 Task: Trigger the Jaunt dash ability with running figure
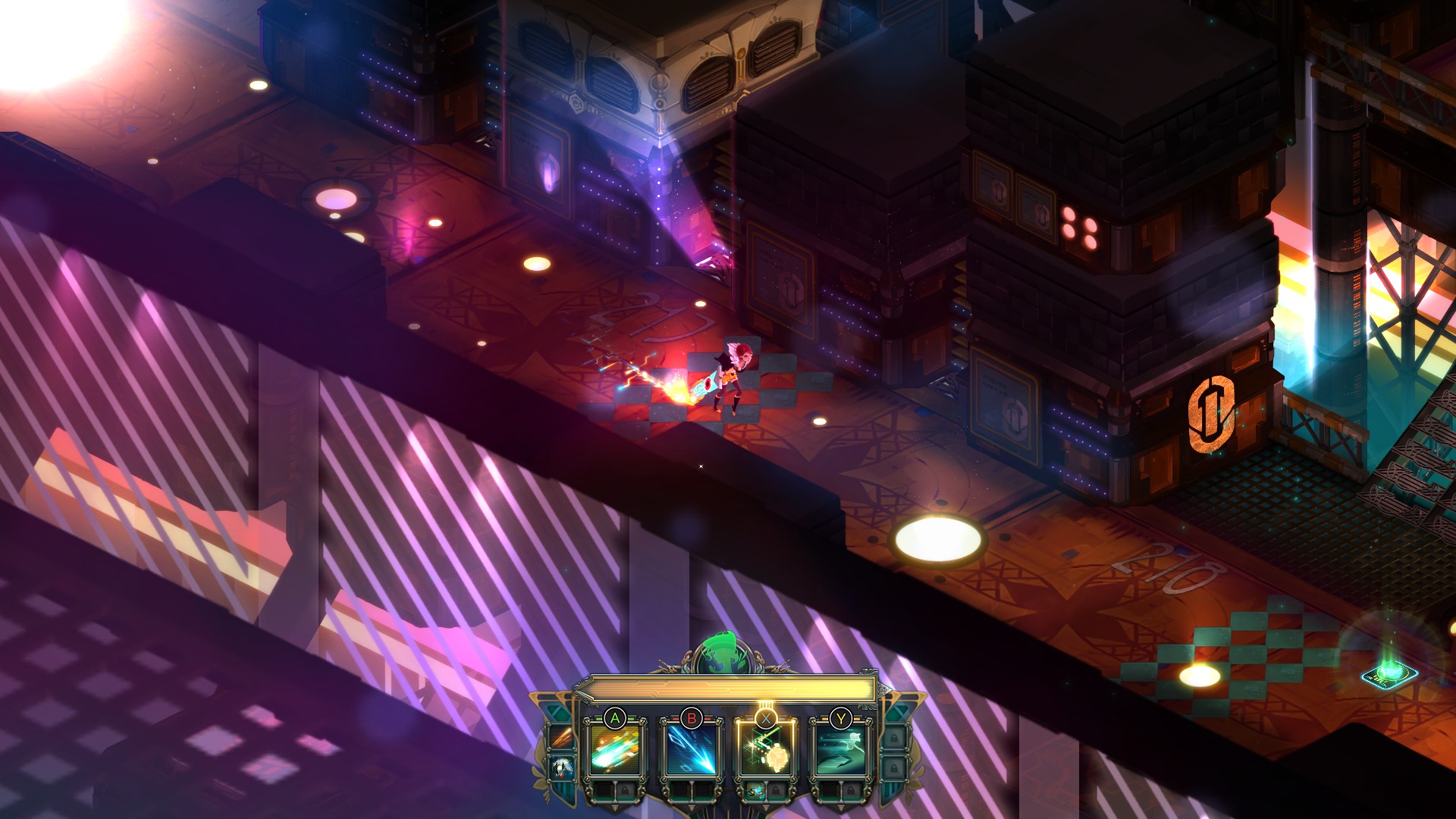click(840, 748)
